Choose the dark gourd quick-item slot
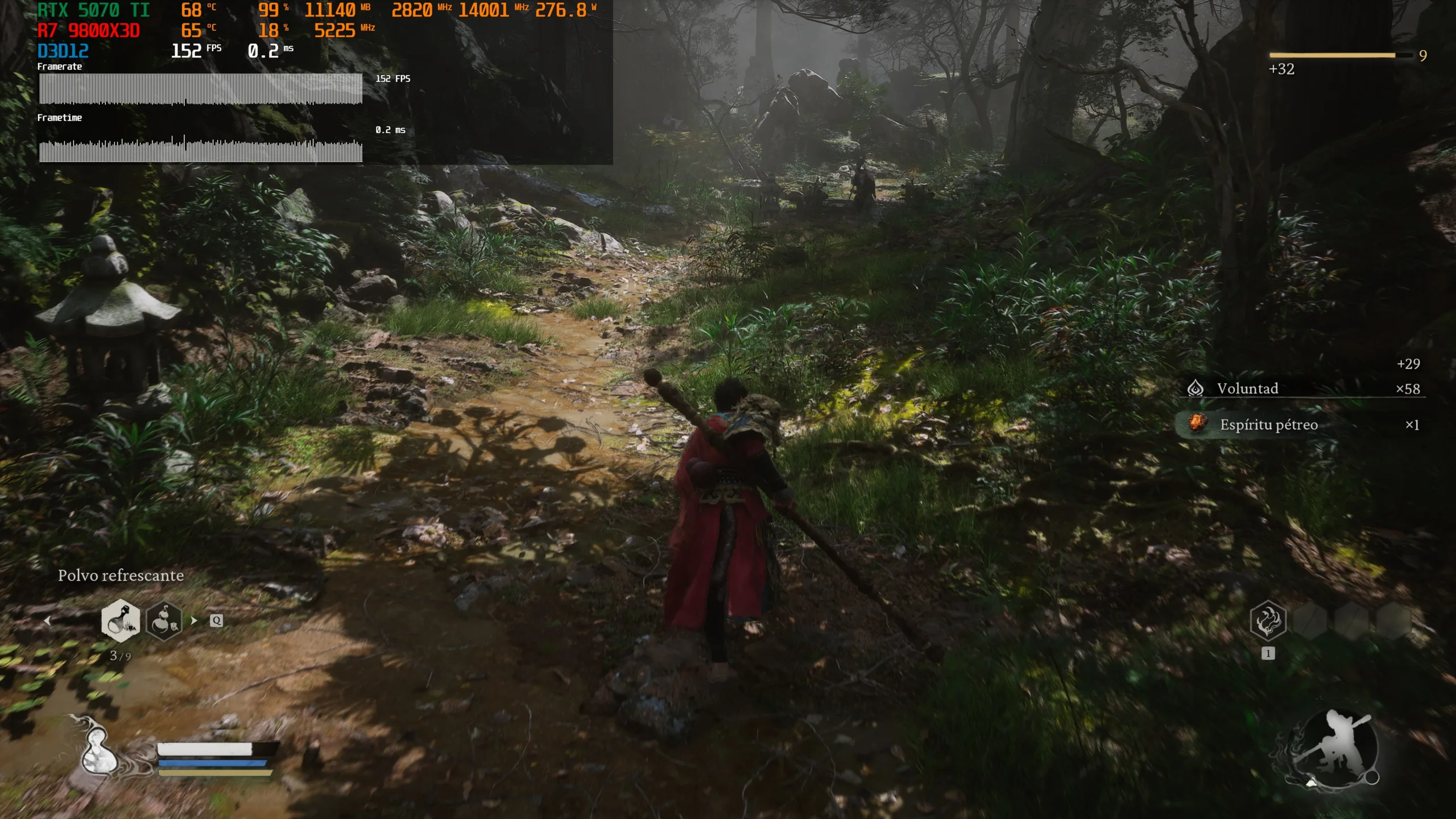Viewport: 1456px width, 819px height. (x=164, y=620)
